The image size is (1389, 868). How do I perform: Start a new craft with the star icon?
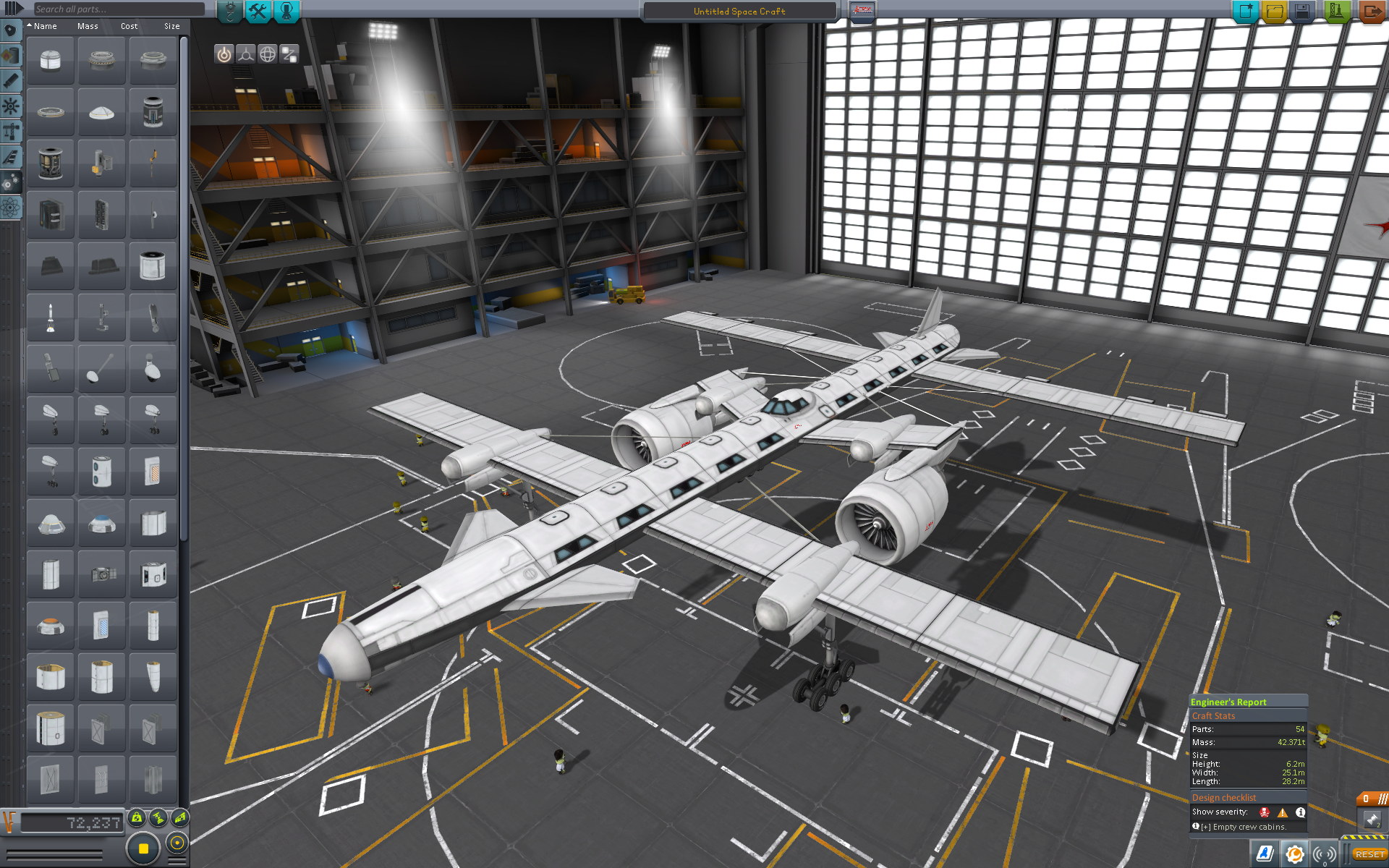coord(1245,12)
